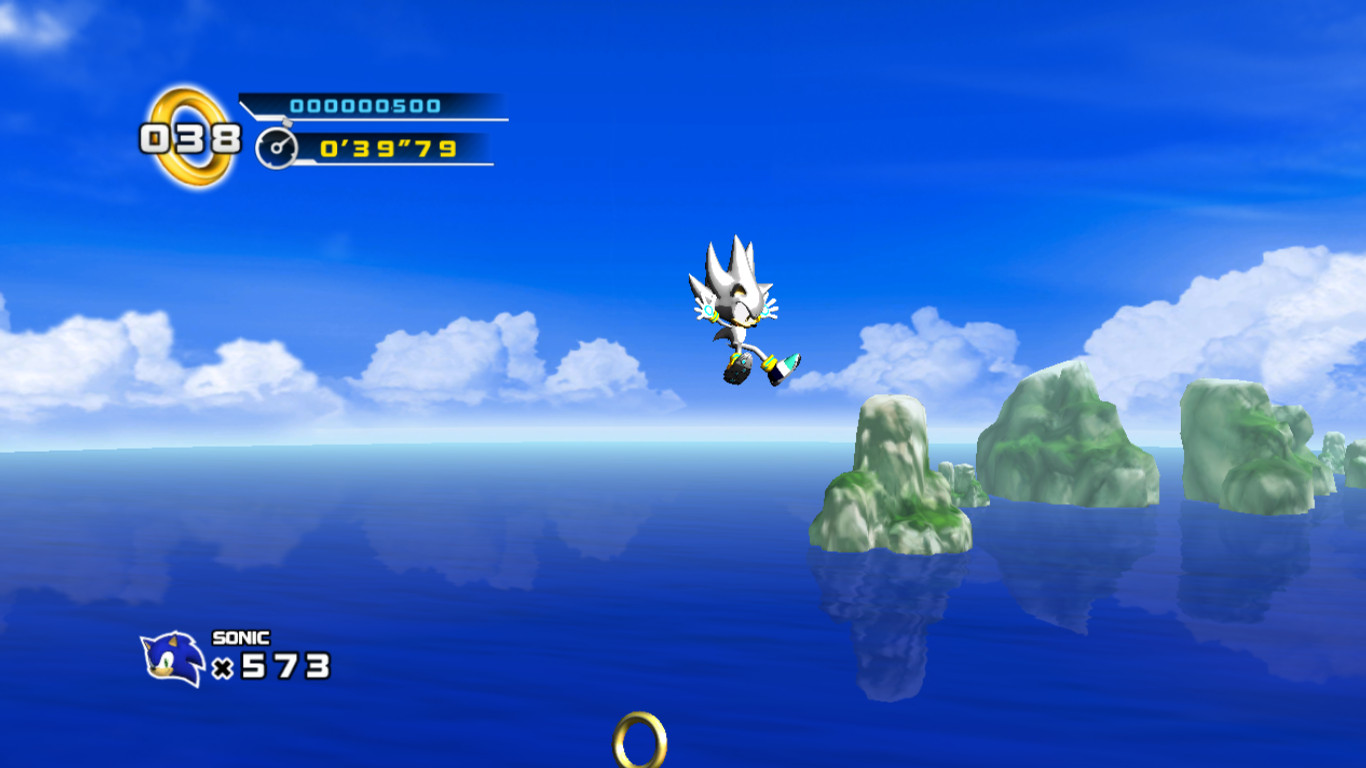Click the ring counter showing 038
The width and height of the screenshot is (1366, 768).
(188, 140)
